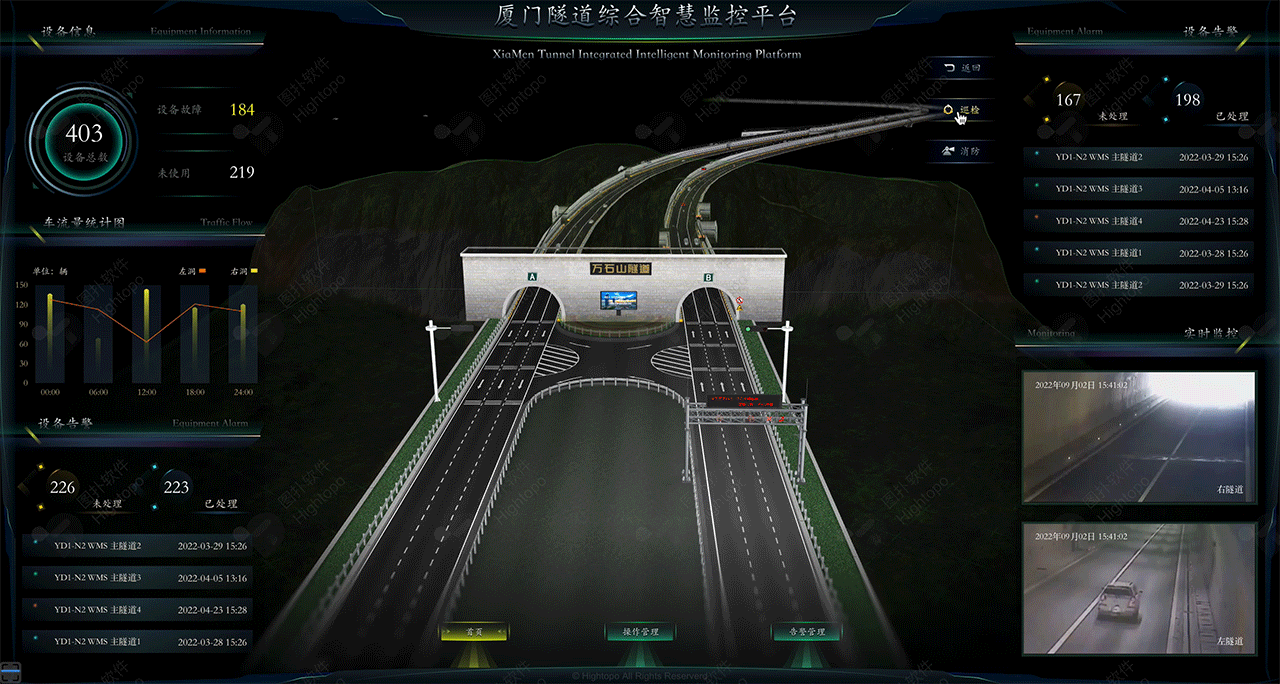Choose the 主隧道4 alarm row below the 226 counter

[x=137, y=609]
